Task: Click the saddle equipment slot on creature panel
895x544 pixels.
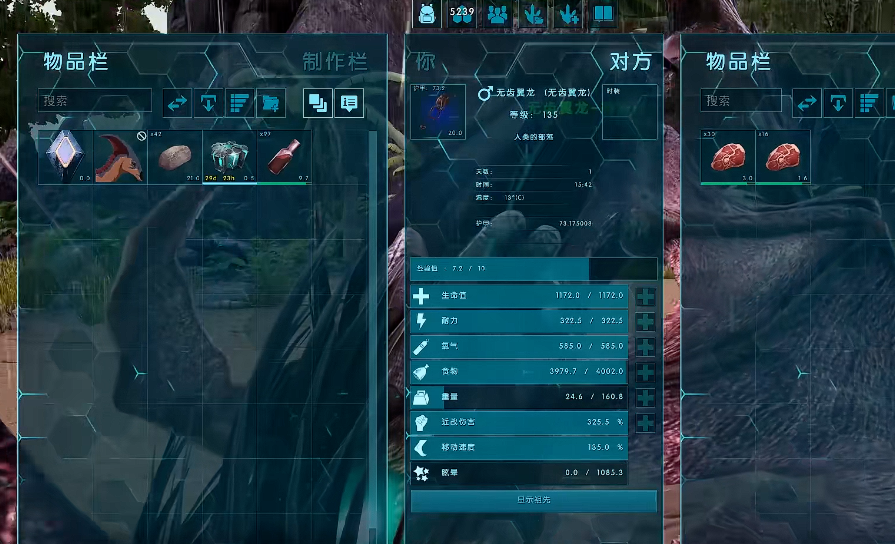Action: coord(438,112)
